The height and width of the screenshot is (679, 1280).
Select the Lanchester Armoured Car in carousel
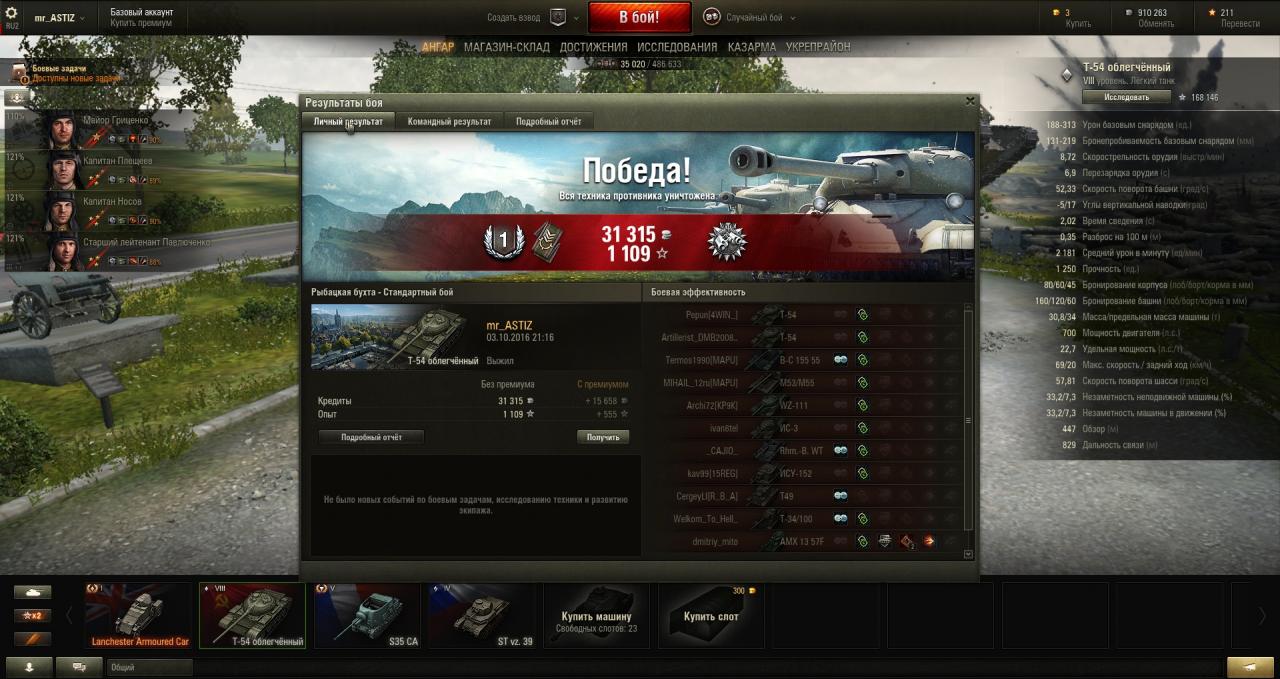pos(140,615)
